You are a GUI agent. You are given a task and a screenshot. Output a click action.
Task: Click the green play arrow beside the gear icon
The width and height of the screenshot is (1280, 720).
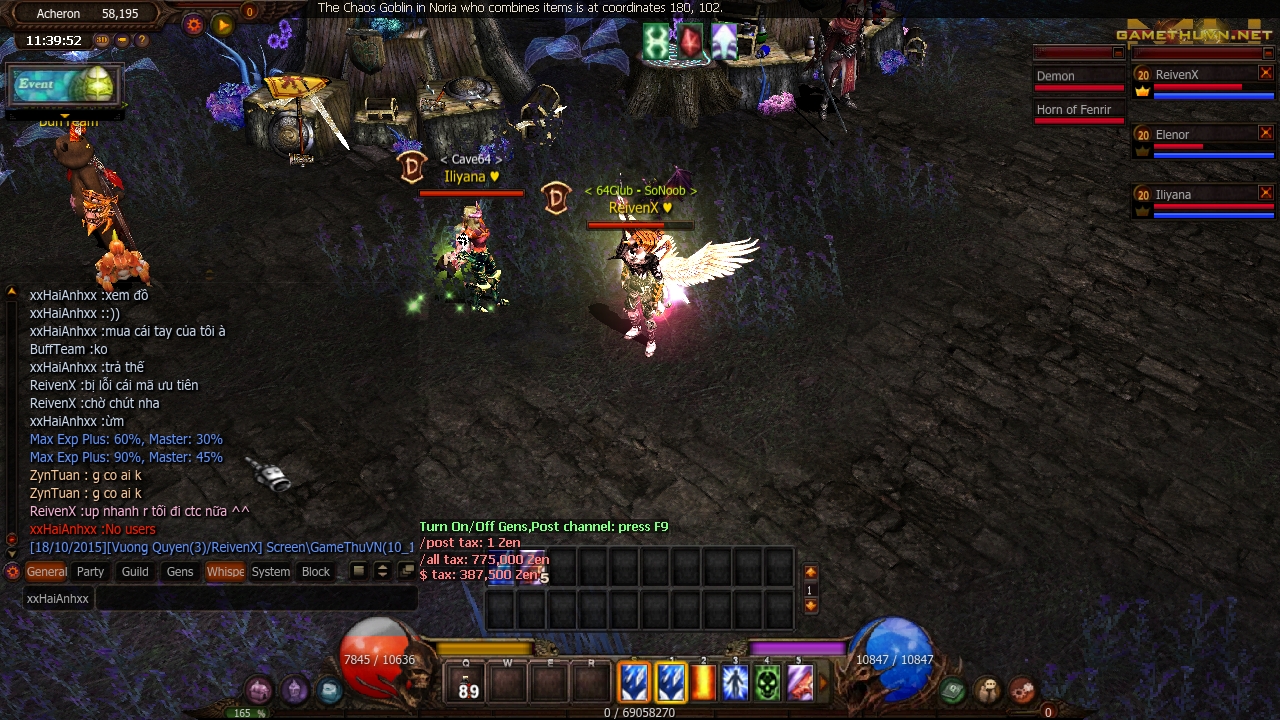click(221, 25)
